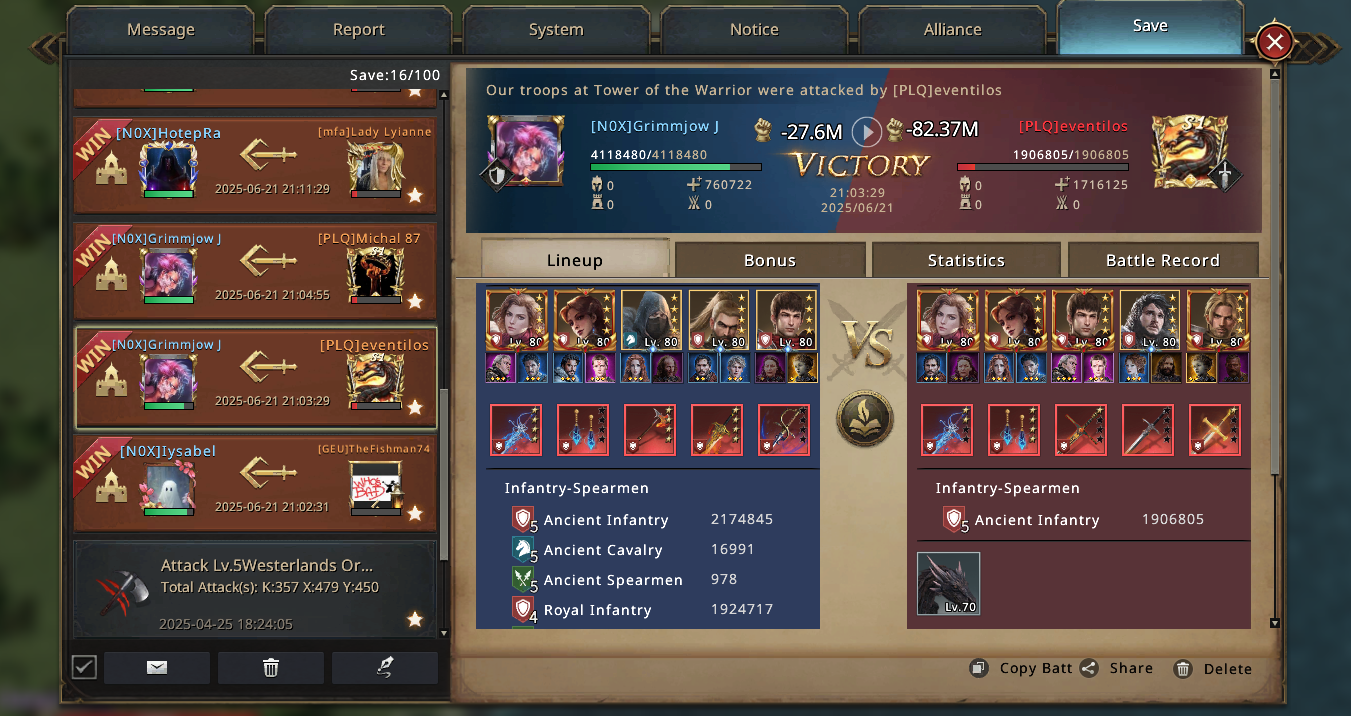Viewport: 1351px width, 716px height.
Task: Close the mail window with red X
Action: 1274,42
